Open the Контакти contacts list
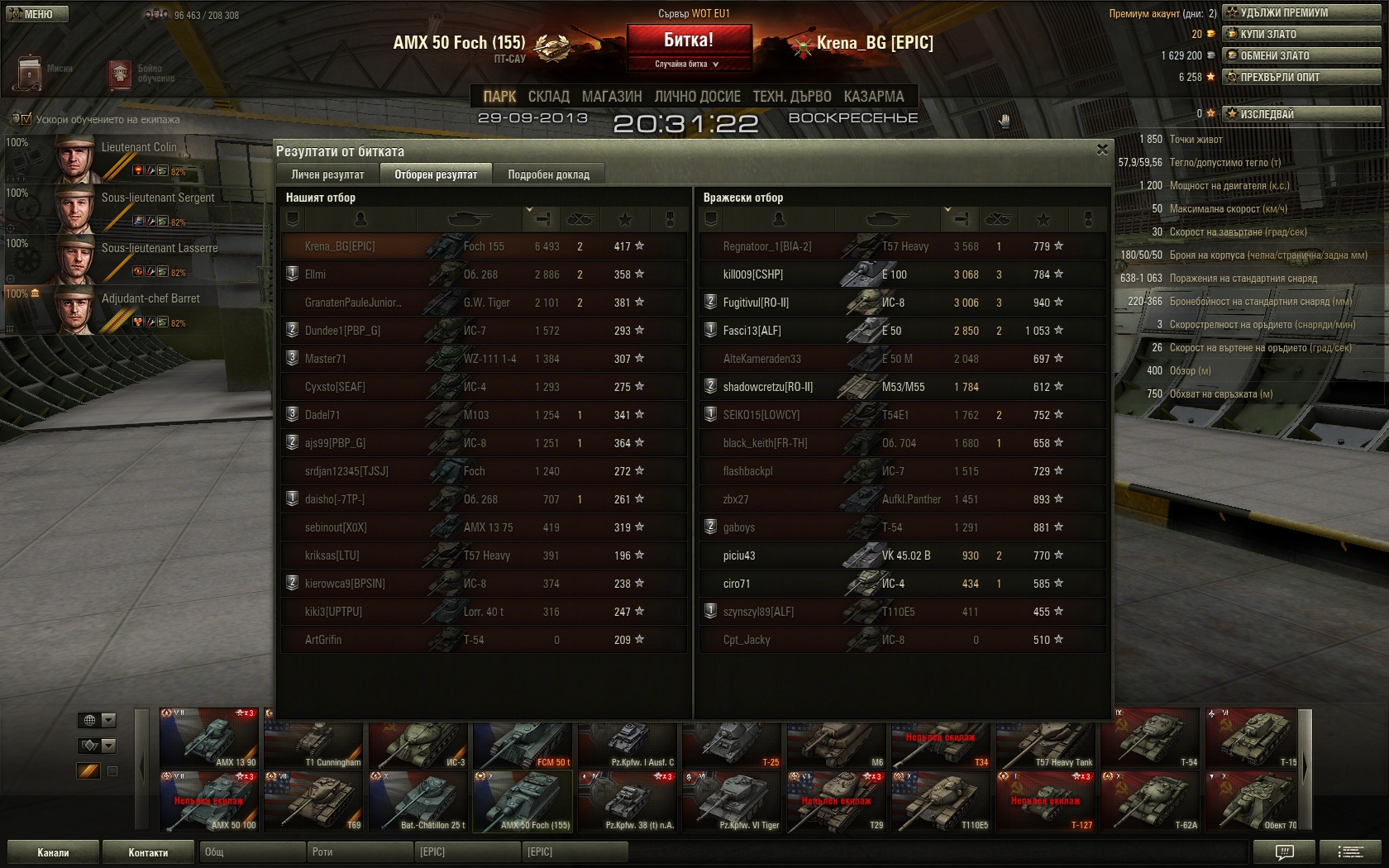1389x868 pixels. [148, 852]
